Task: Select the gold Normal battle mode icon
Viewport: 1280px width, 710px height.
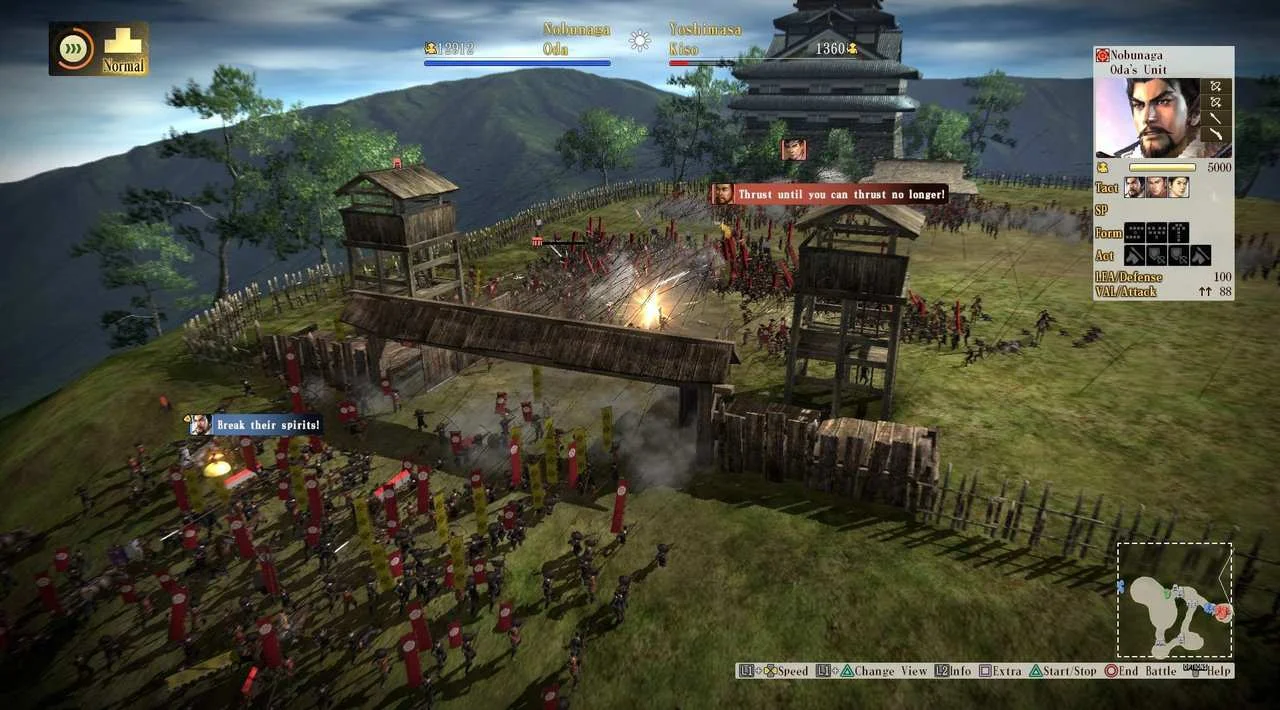Action: [x=124, y=48]
